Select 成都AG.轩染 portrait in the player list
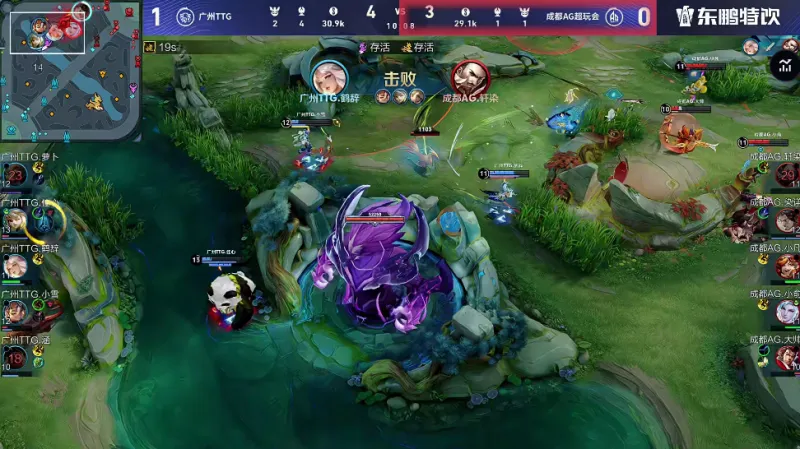 coord(785,175)
